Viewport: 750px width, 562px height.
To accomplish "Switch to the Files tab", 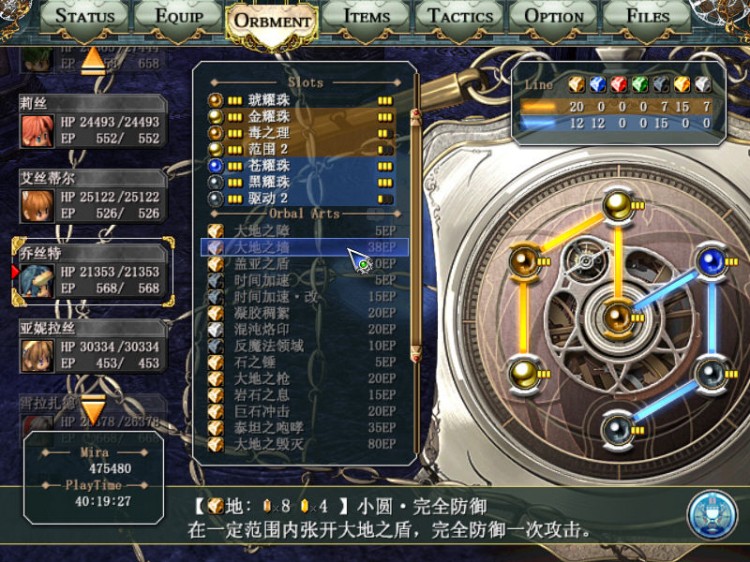I will coord(648,16).
